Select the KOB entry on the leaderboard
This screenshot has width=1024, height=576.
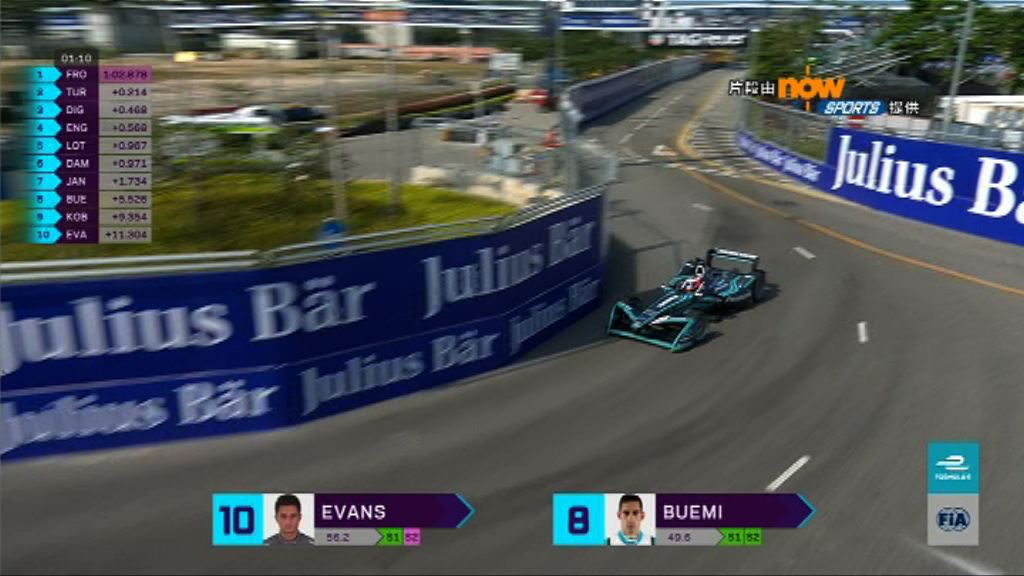tap(90, 216)
